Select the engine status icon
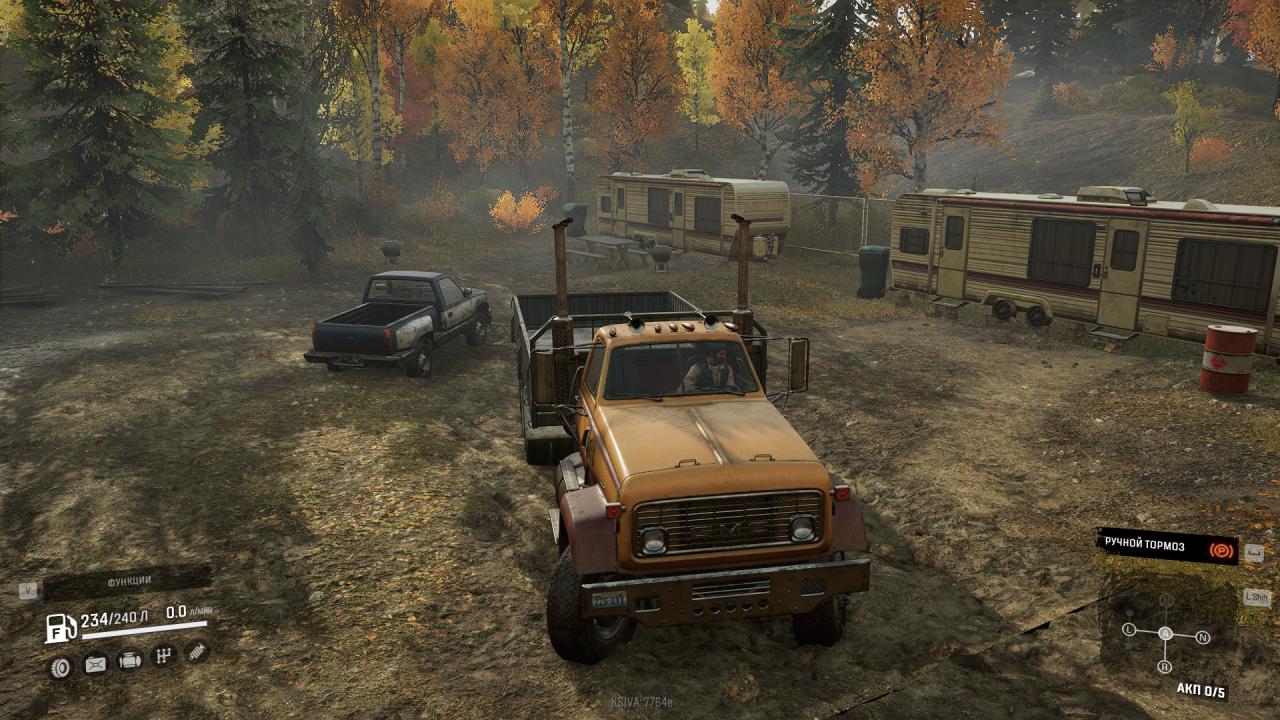 [x=130, y=660]
